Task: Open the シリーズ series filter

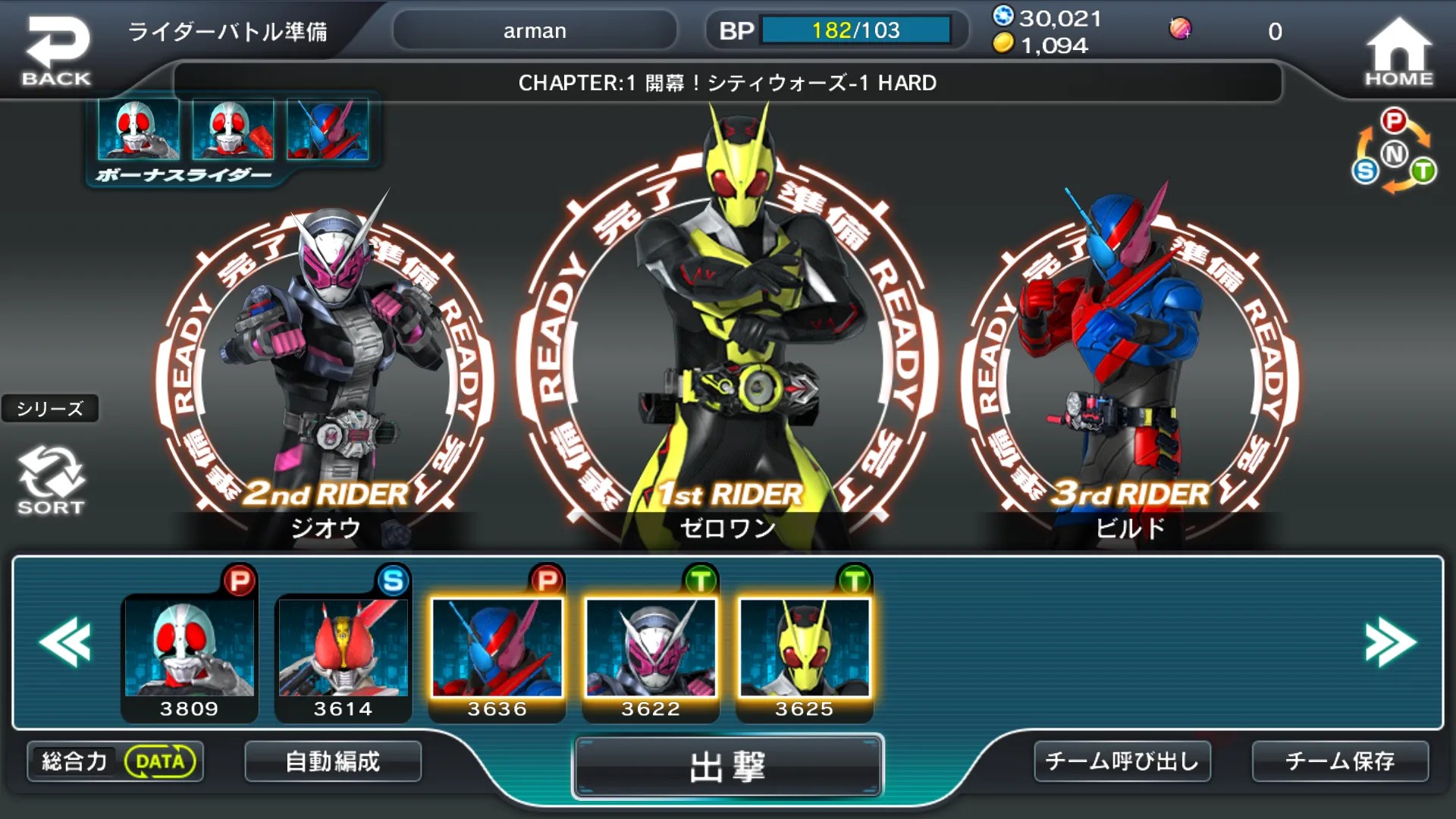Action: [x=51, y=409]
